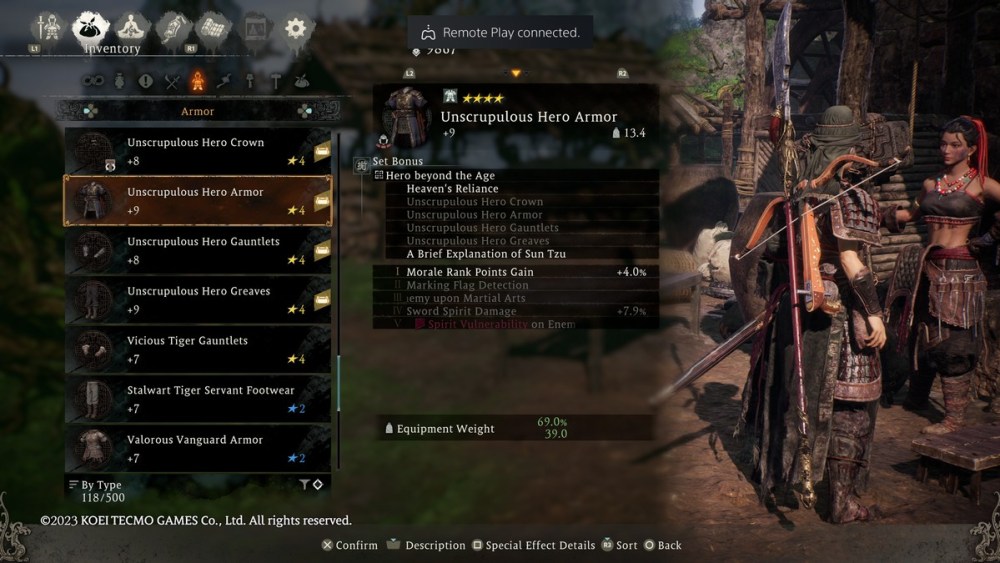Select Unscrupulous Hero Crown in the list
The image size is (1000, 563).
pyautogui.click(x=197, y=151)
